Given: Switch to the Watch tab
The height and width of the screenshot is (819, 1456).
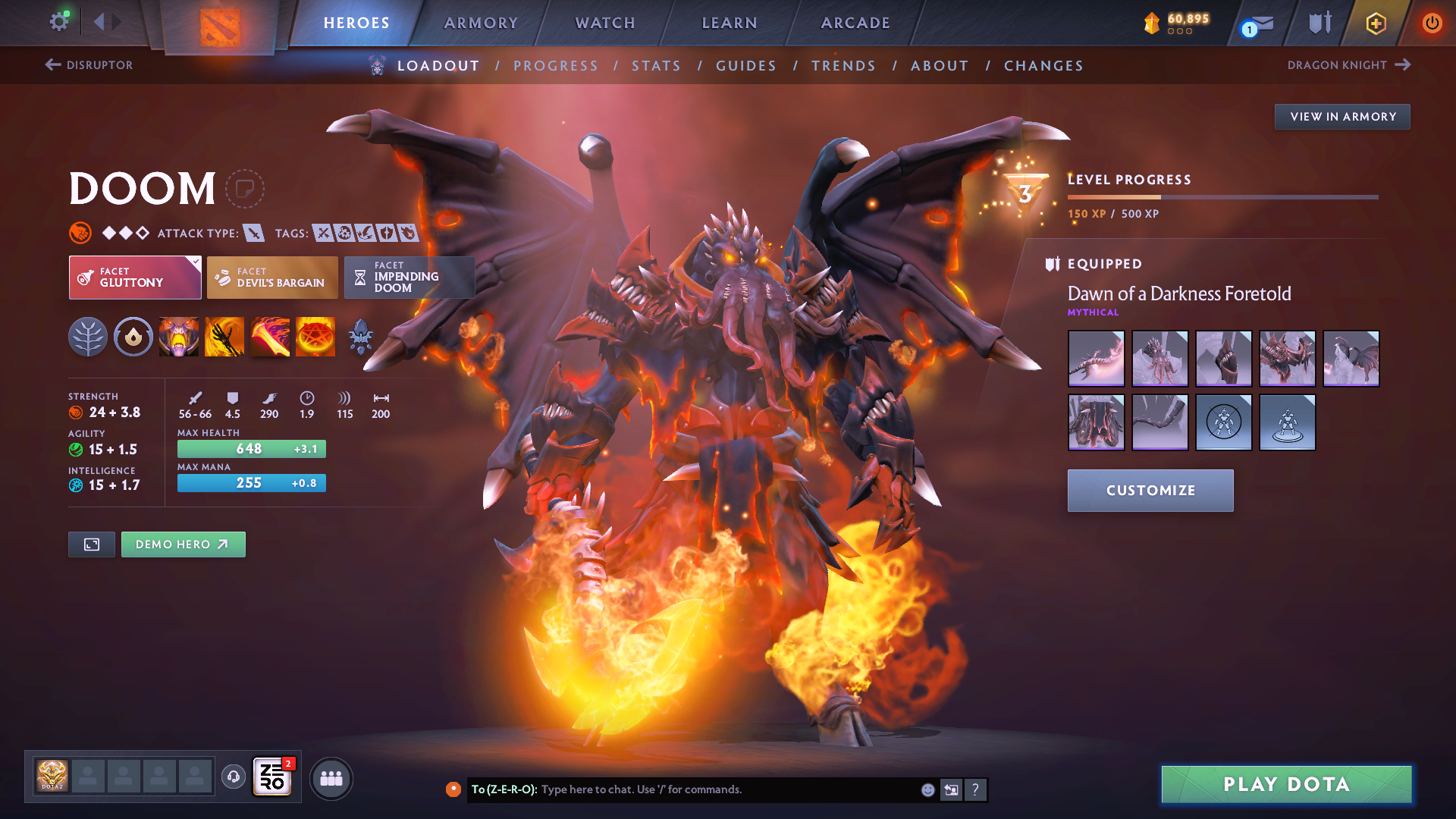Looking at the screenshot, I should (x=605, y=23).
